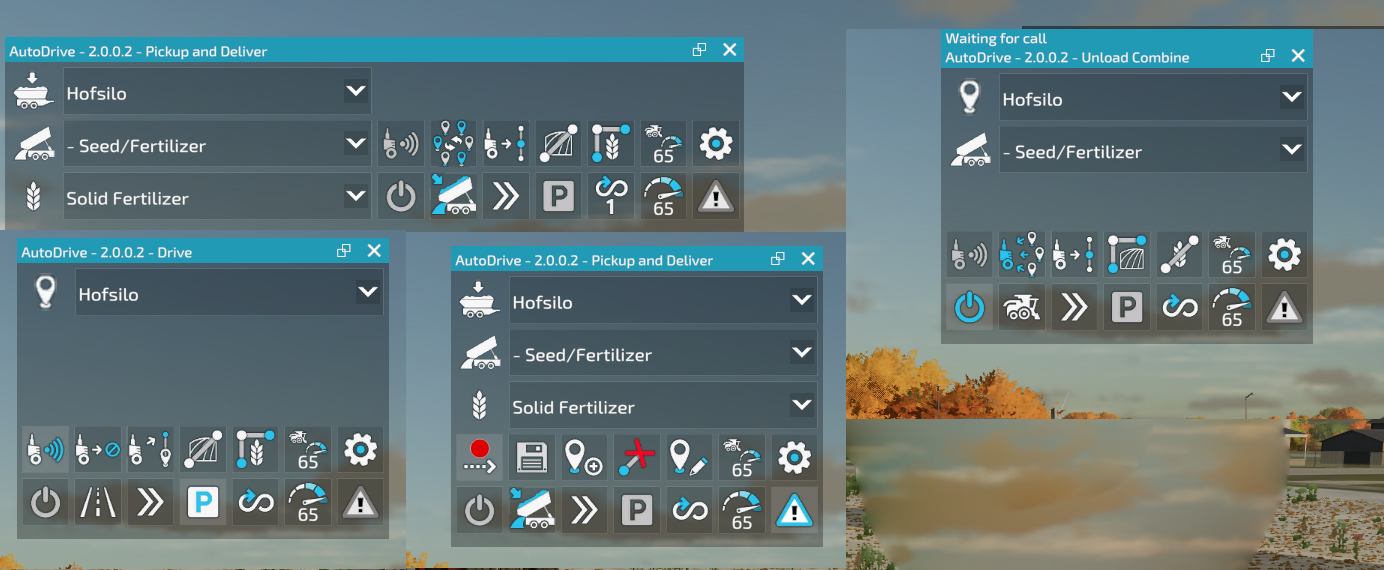Add a new marker with the pin-plus icon

[584, 457]
